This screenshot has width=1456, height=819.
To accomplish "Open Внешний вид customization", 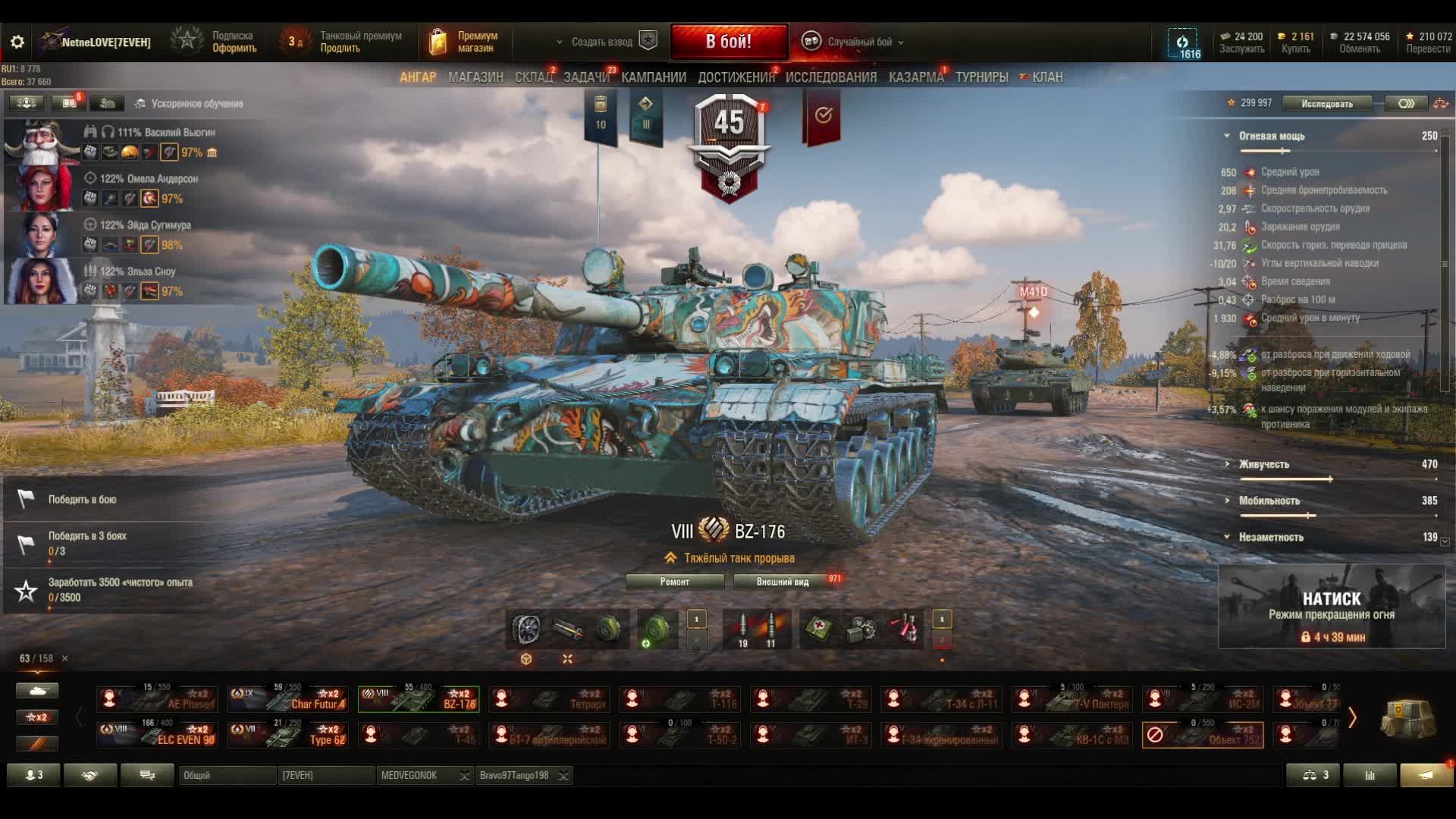I will click(783, 582).
